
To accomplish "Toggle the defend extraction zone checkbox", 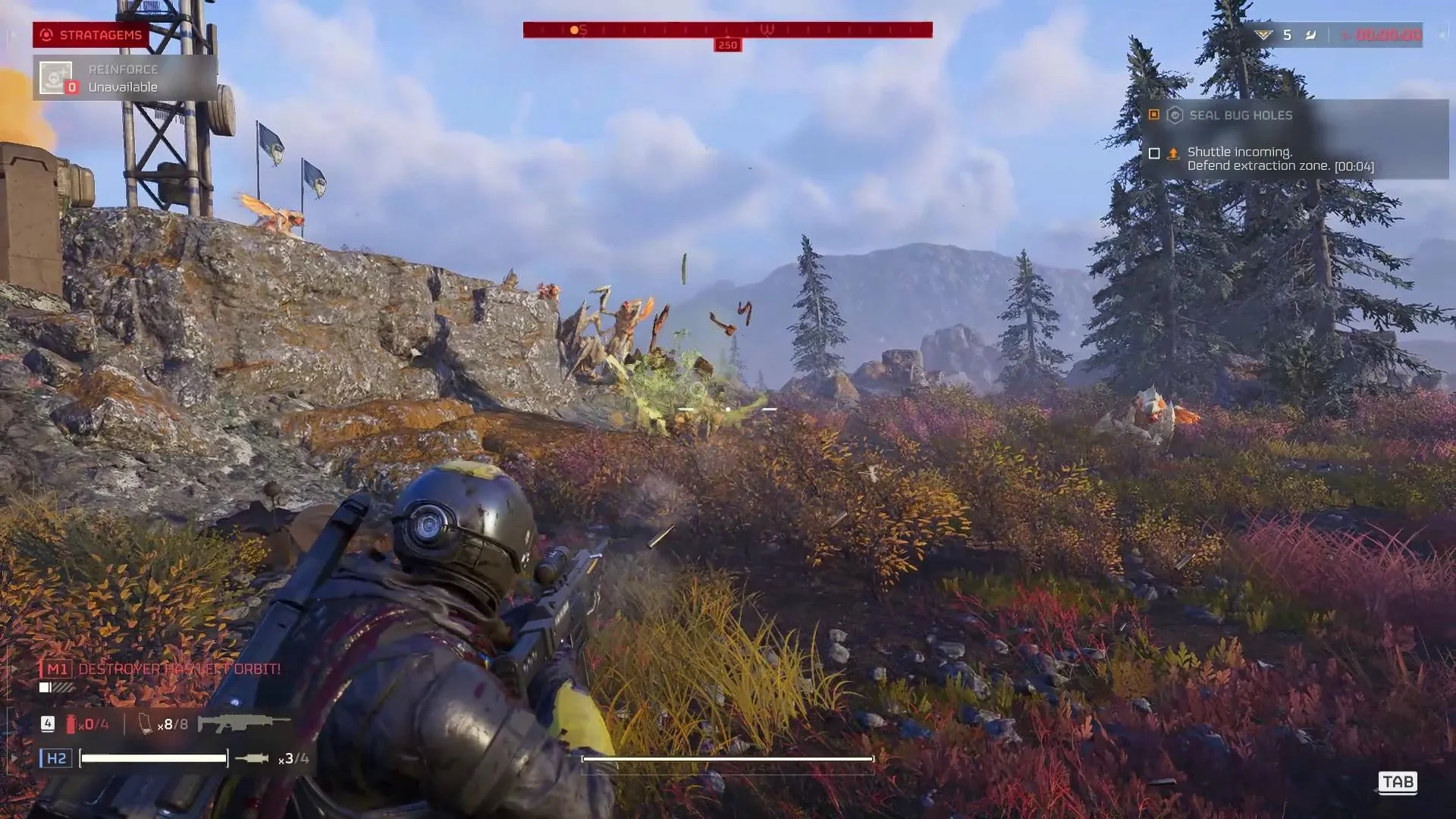I will [x=1154, y=153].
